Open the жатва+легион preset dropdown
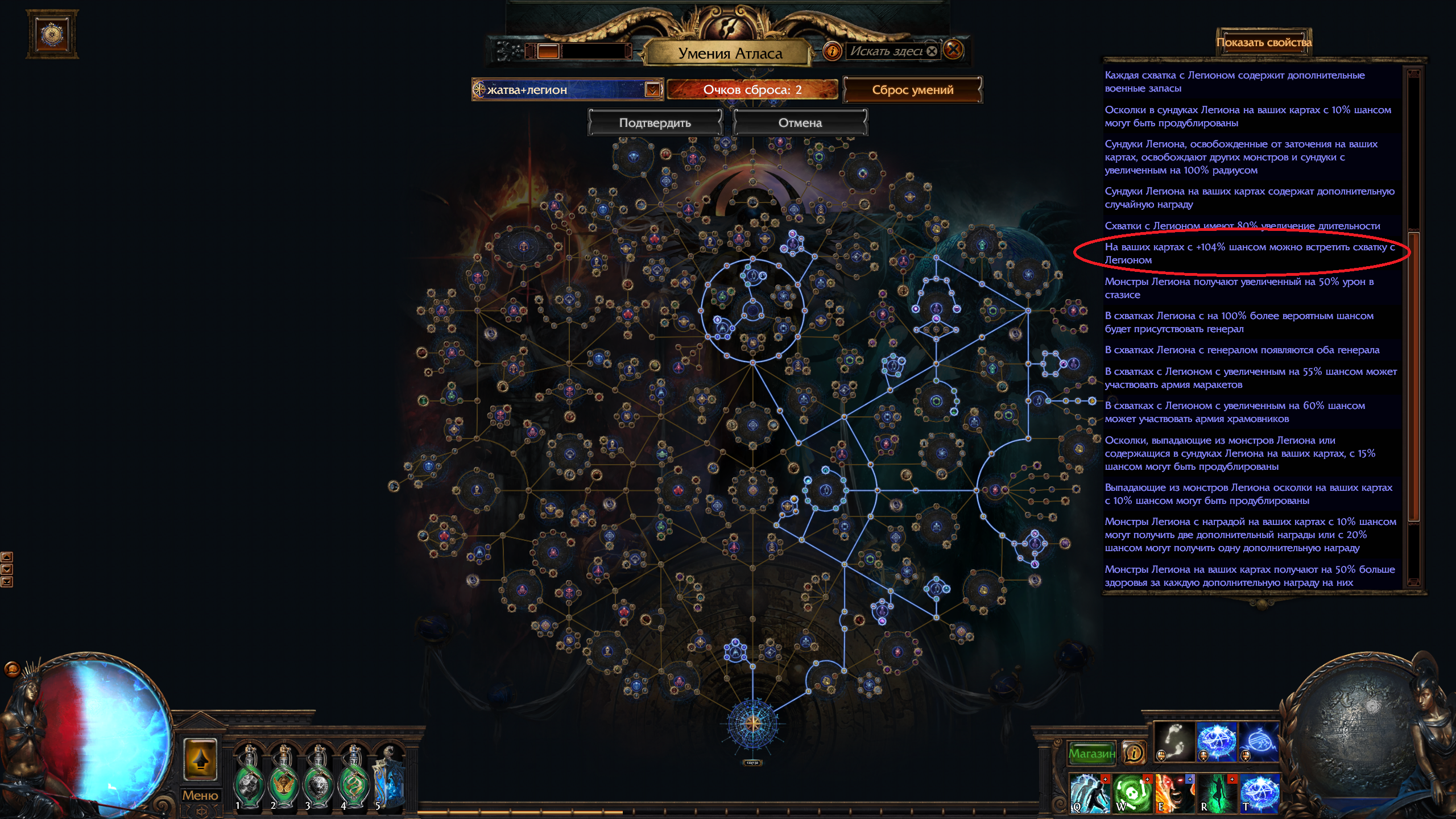The height and width of the screenshot is (819, 1456). click(x=652, y=90)
